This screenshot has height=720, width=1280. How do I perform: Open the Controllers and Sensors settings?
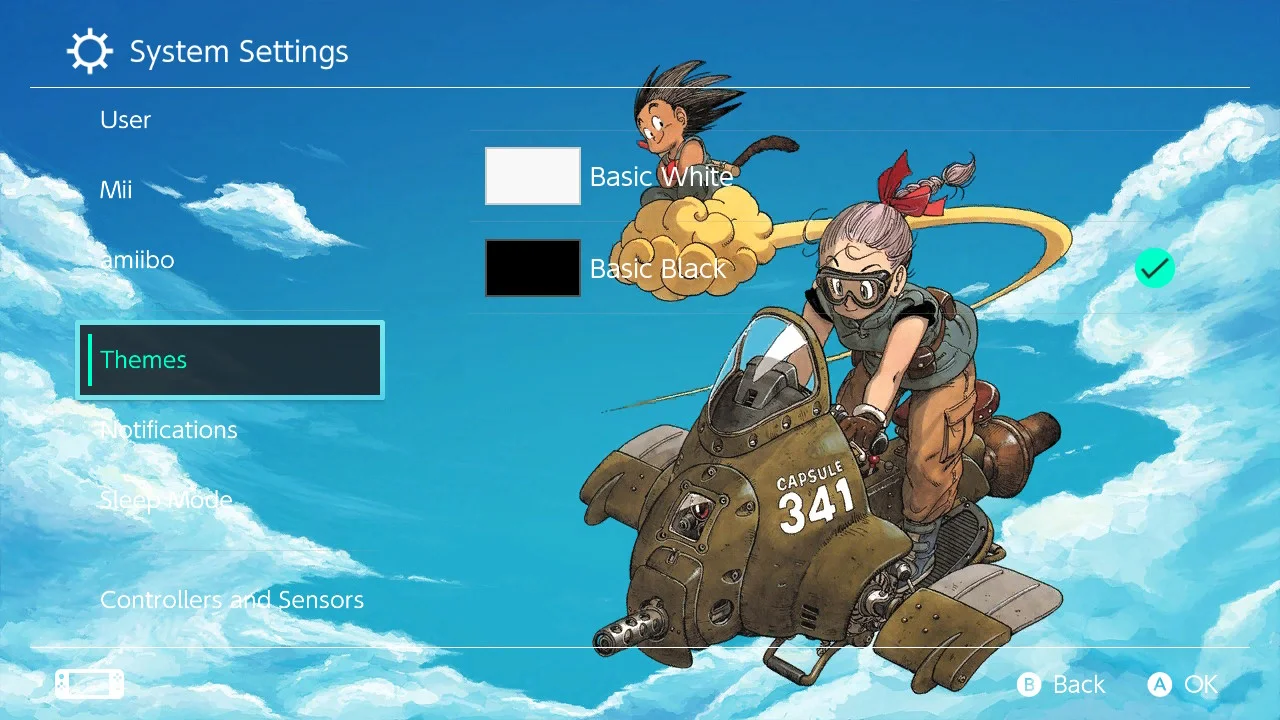coord(232,599)
